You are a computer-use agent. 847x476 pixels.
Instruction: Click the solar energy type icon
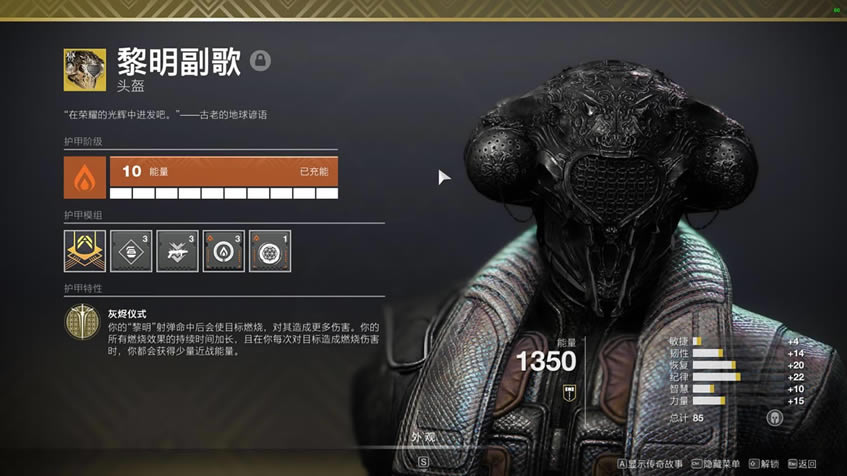click(84, 177)
